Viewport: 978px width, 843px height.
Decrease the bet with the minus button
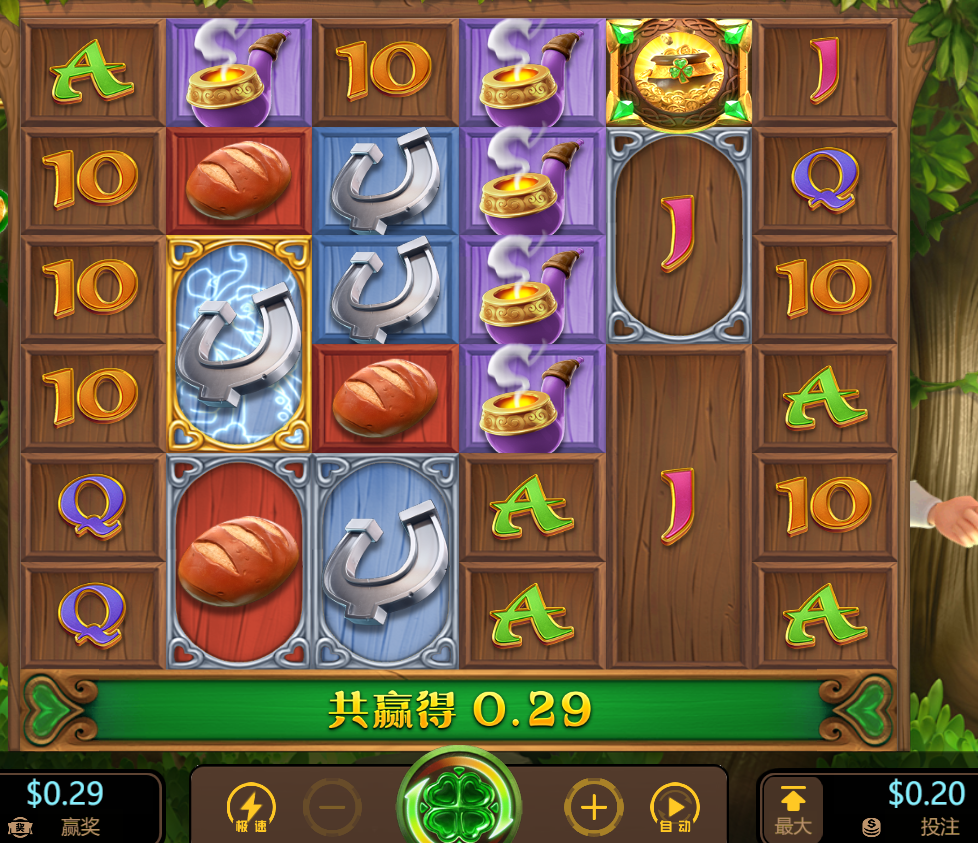point(332,806)
